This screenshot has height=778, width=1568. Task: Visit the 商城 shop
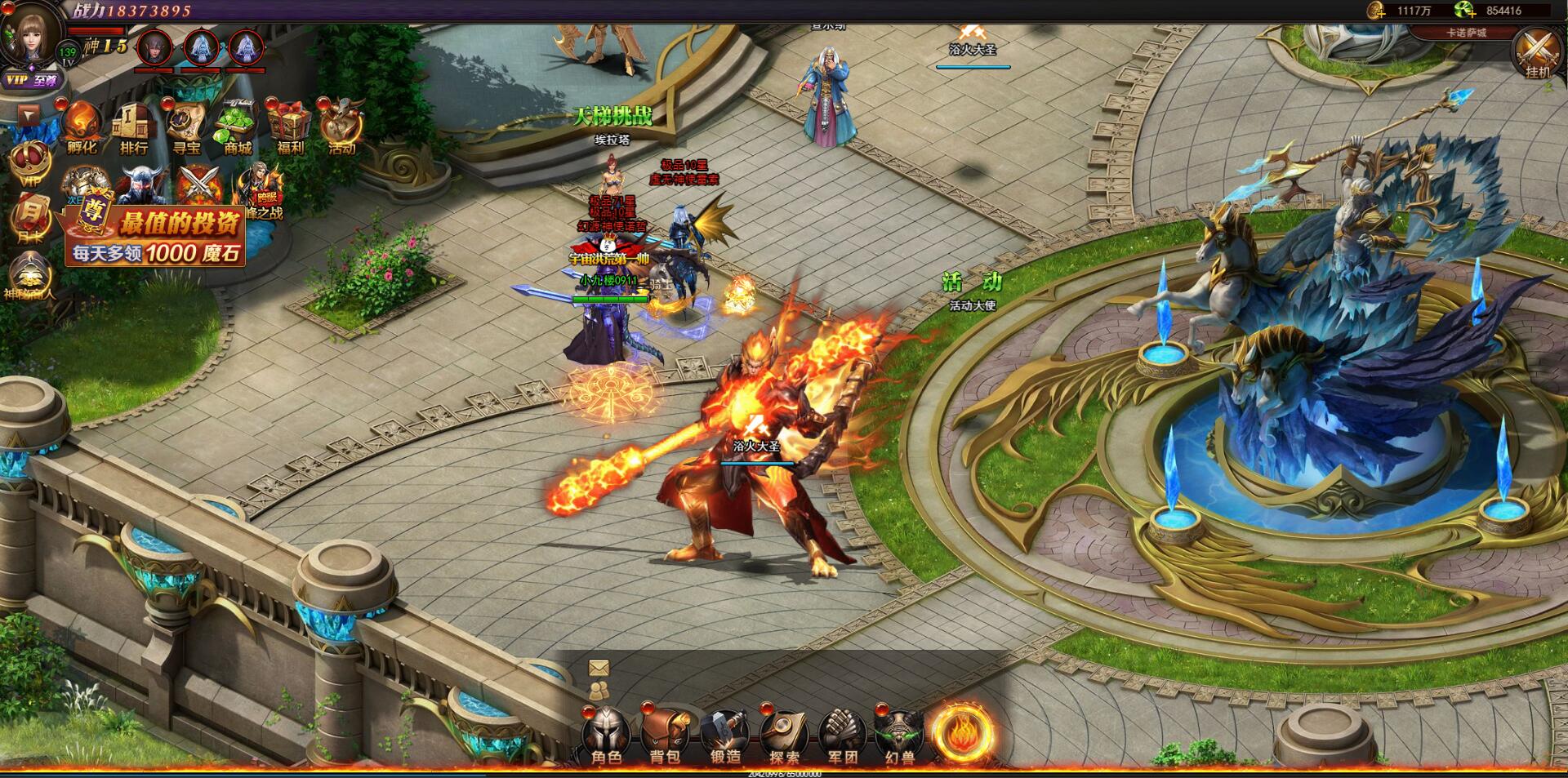tap(238, 128)
